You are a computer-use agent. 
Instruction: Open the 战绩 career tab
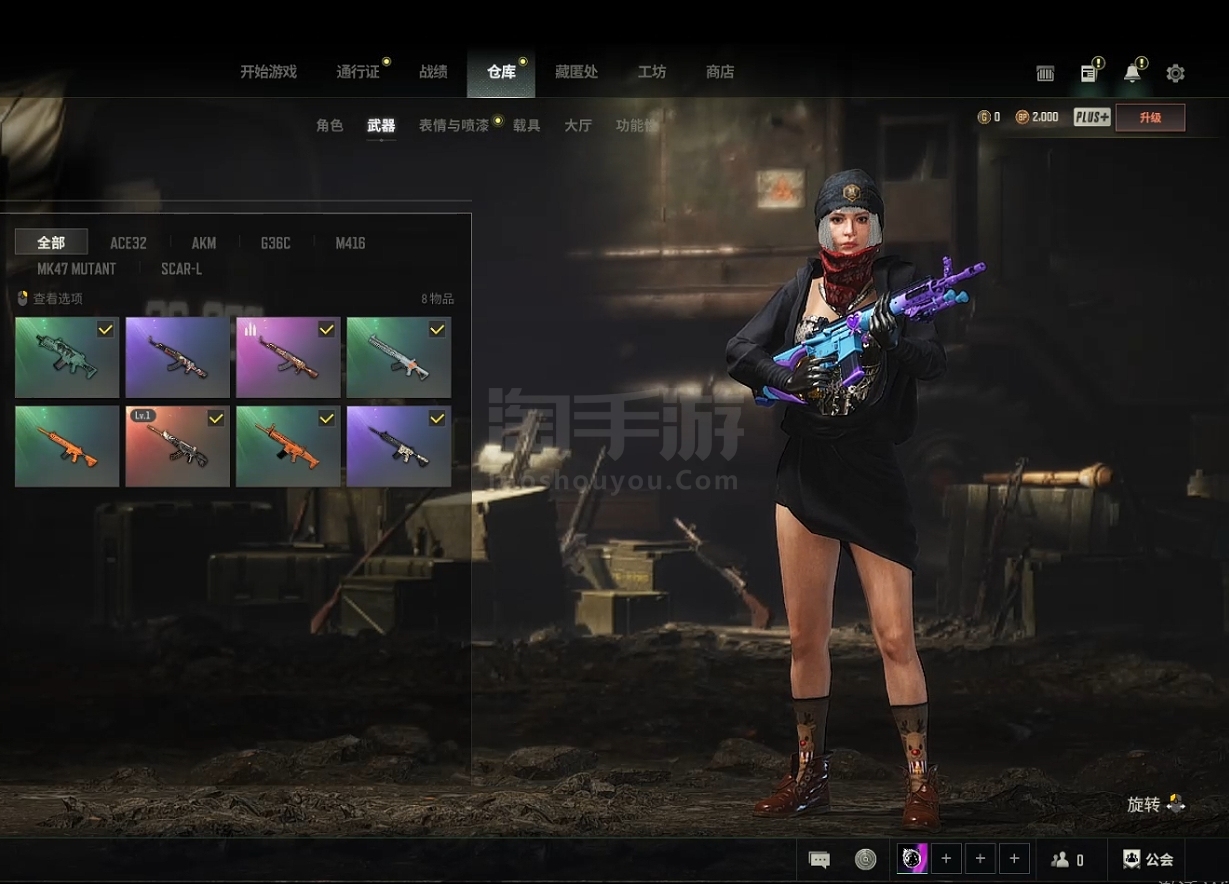(x=433, y=72)
